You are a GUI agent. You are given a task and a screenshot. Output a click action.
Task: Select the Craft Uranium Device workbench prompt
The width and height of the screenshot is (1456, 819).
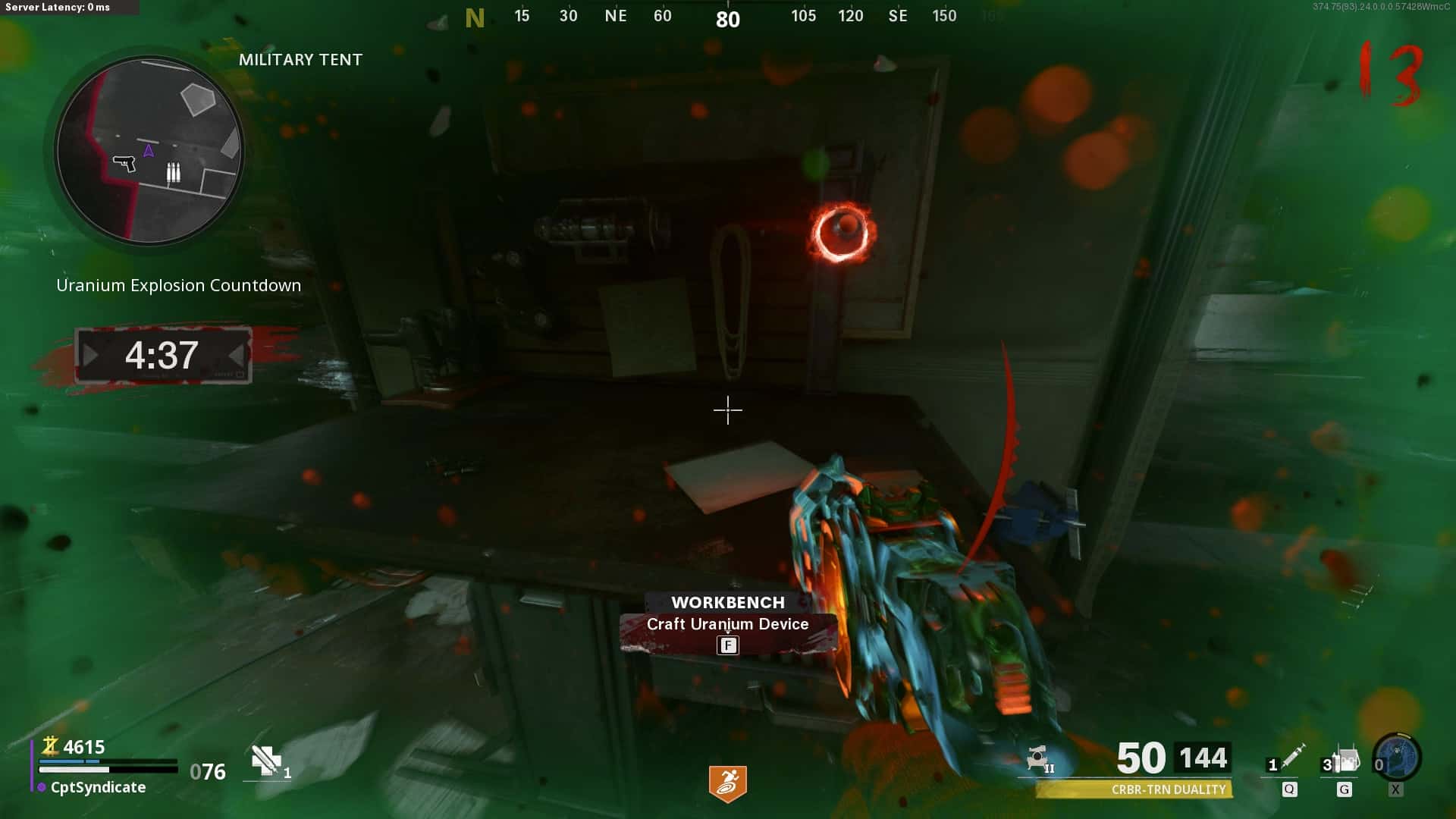tap(727, 624)
